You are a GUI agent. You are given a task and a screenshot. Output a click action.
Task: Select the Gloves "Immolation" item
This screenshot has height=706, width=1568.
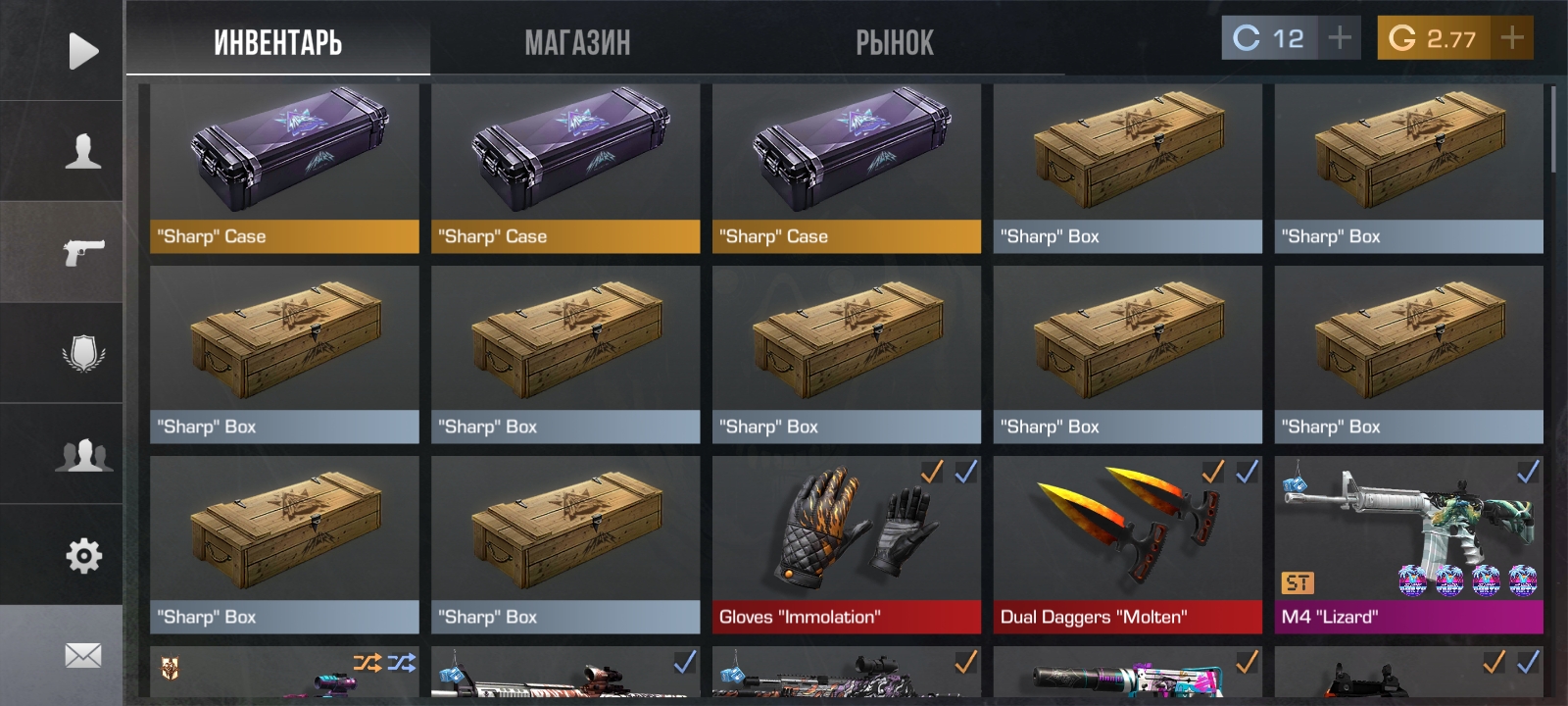pos(846,544)
